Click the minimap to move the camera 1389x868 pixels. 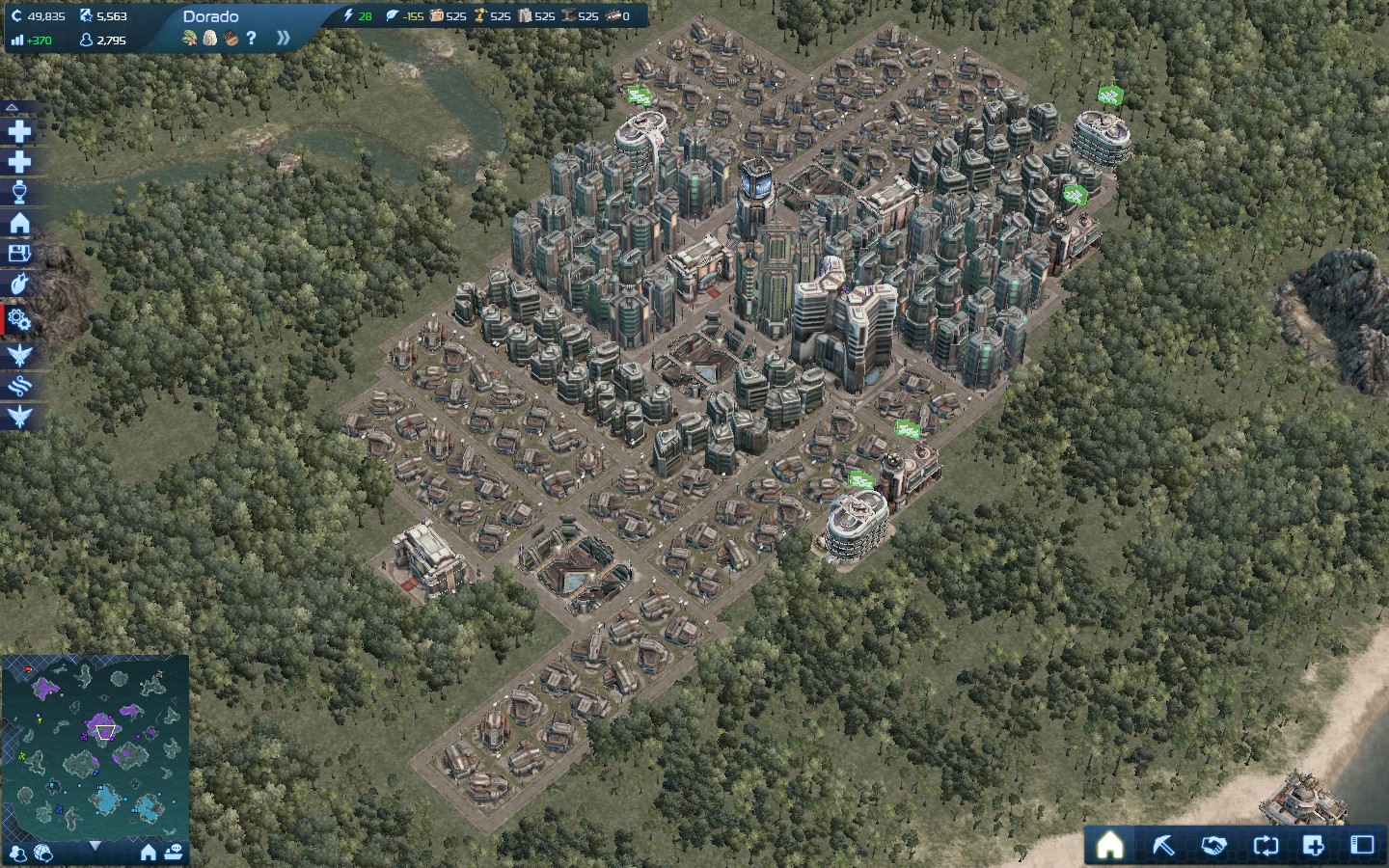(95, 745)
